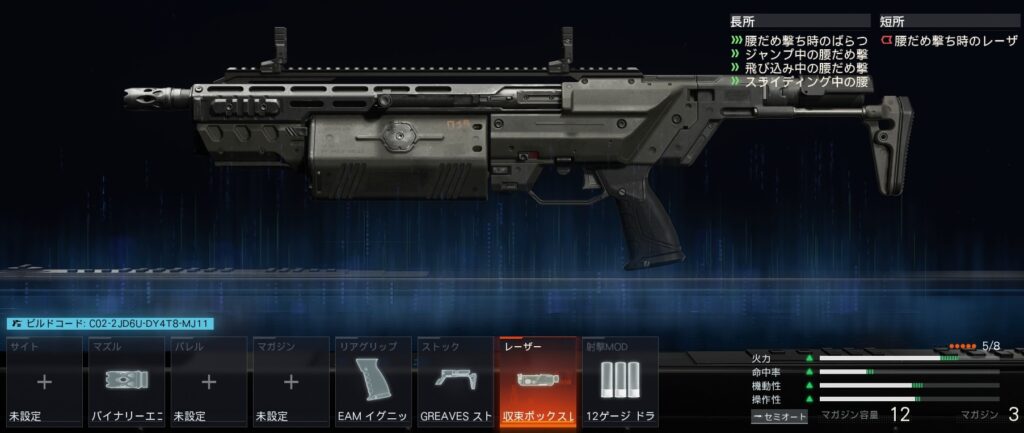Open the empty バレル (barrel) attachment slot
This screenshot has height=433, width=1024.
coord(209,381)
